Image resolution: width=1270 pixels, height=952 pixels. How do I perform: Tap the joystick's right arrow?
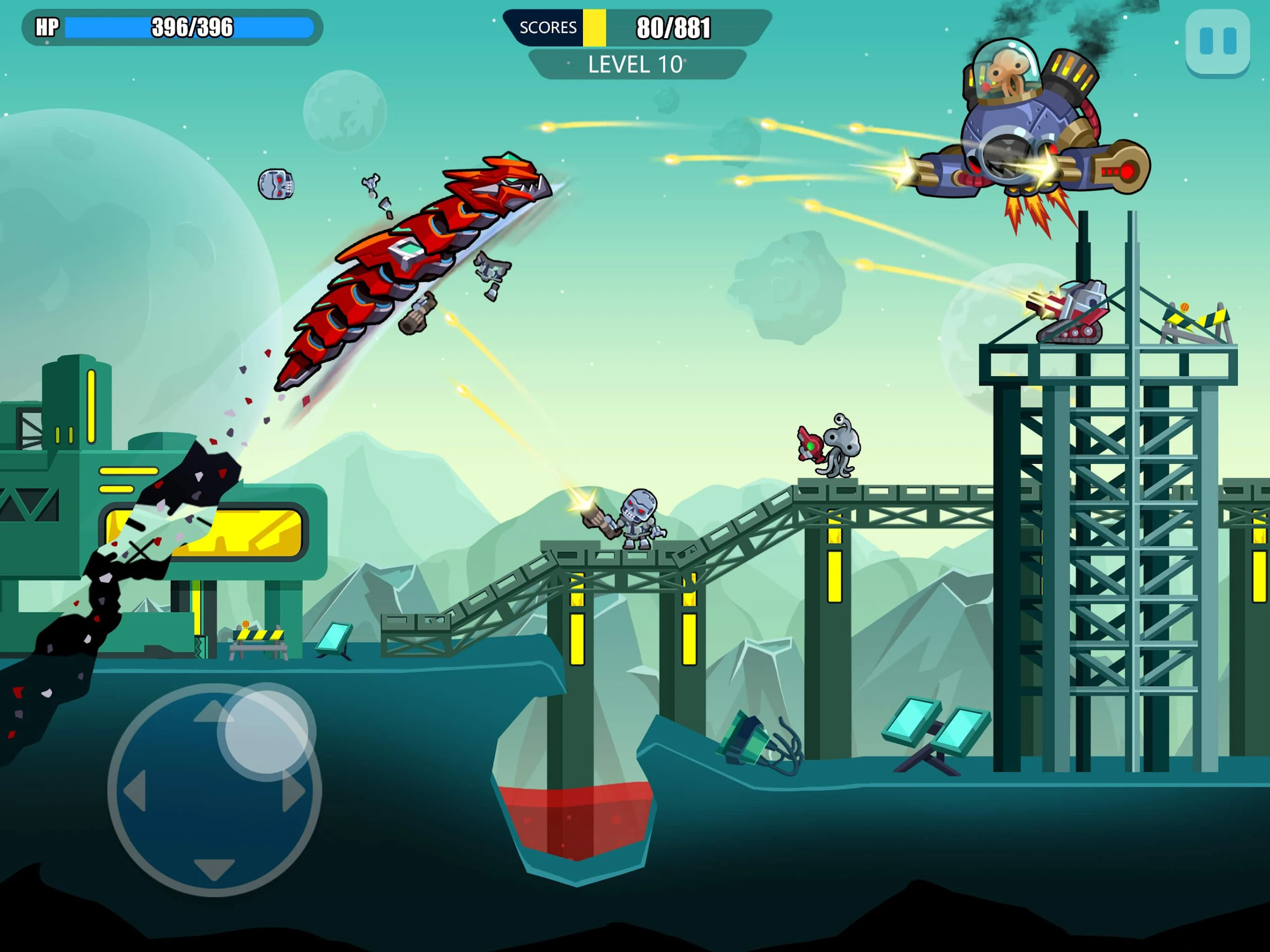pyautogui.click(x=294, y=792)
